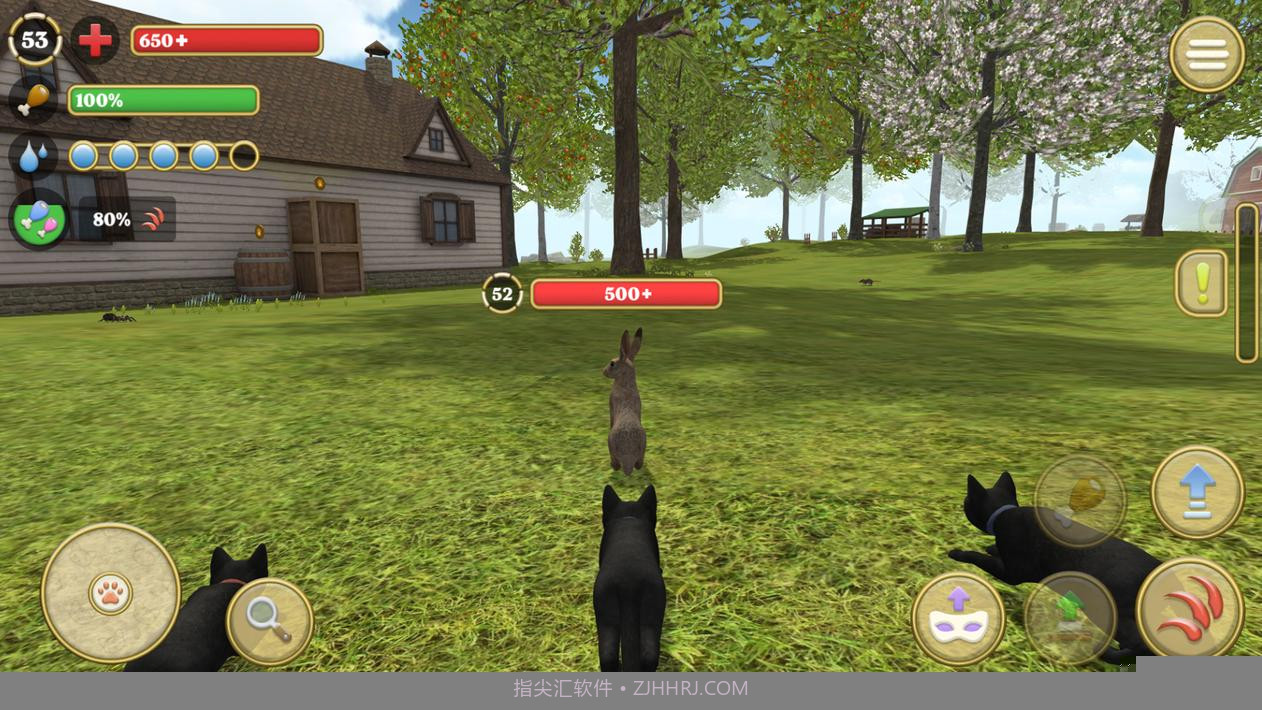Open the green potion bubble icon
Screen dimensions: 1262x710
tap(39, 218)
